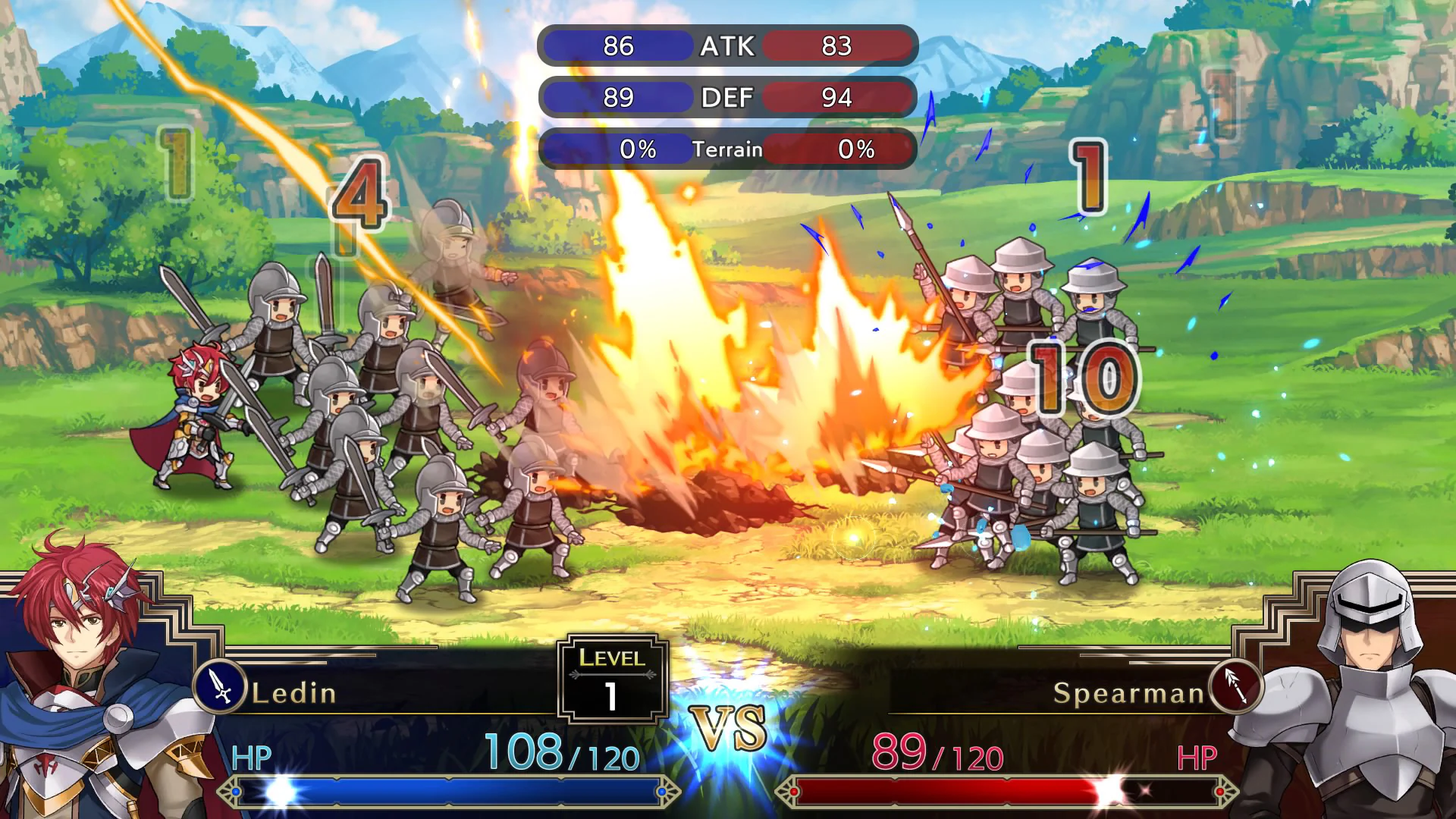1456x819 pixels.
Task: Expand the stat comparison panel at the top
Action: (x=726, y=97)
